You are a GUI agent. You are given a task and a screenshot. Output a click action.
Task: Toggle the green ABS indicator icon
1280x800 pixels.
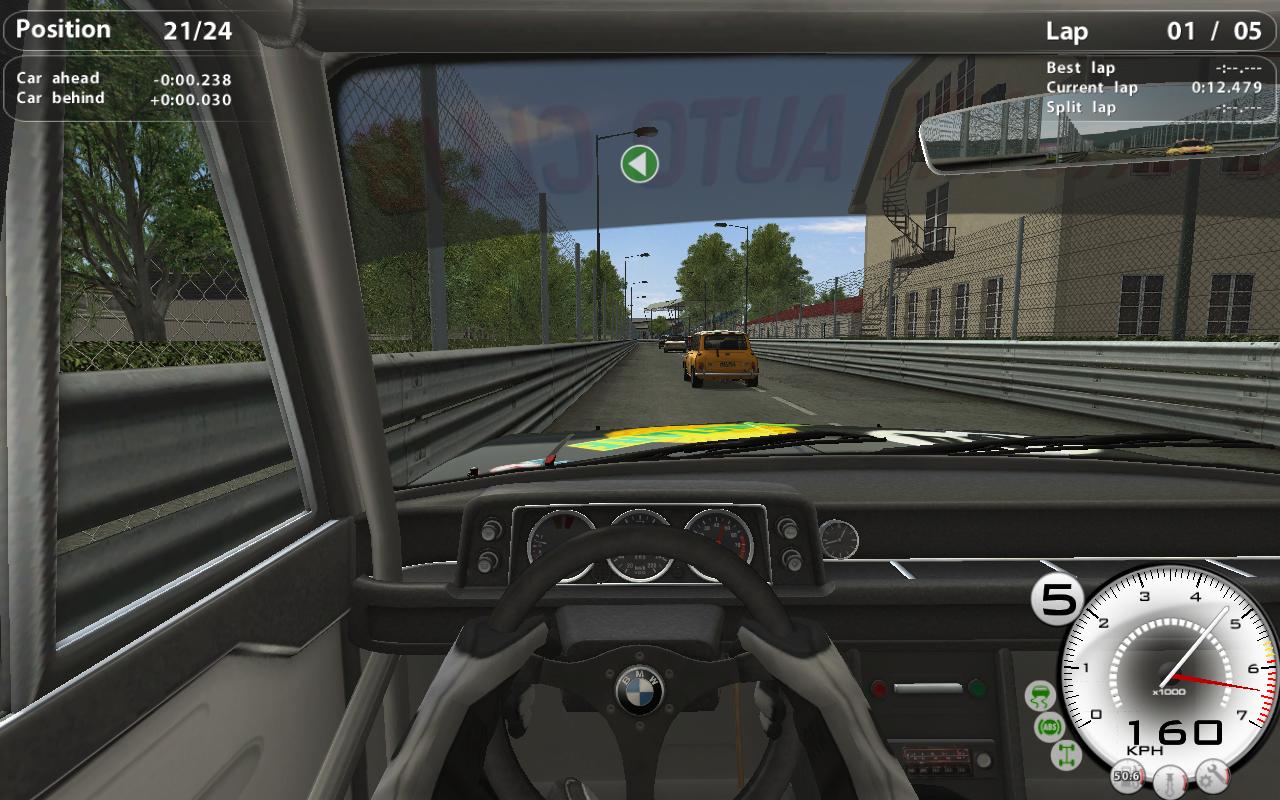pos(1050,726)
